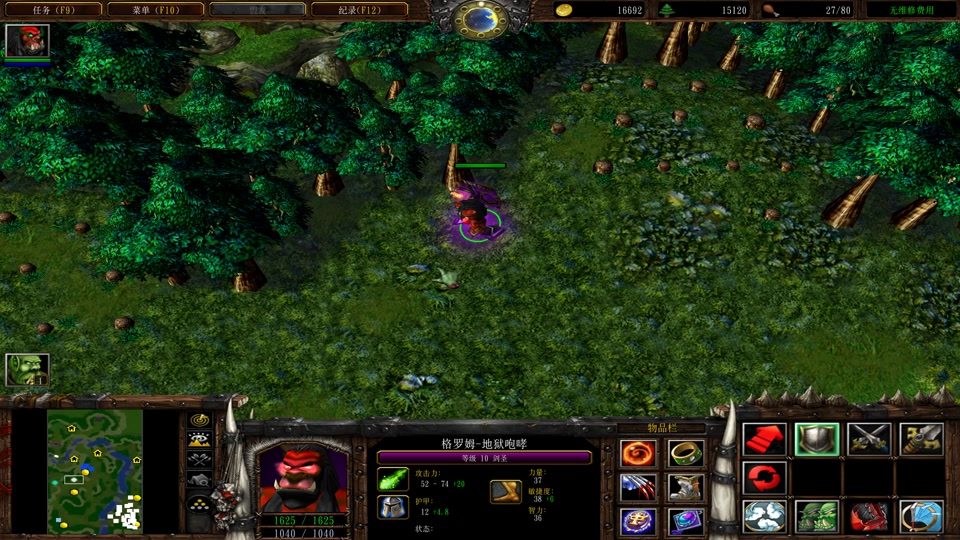Issue the Move command with red arrow
This screenshot has width=960, height=540.
pos(765,440)
